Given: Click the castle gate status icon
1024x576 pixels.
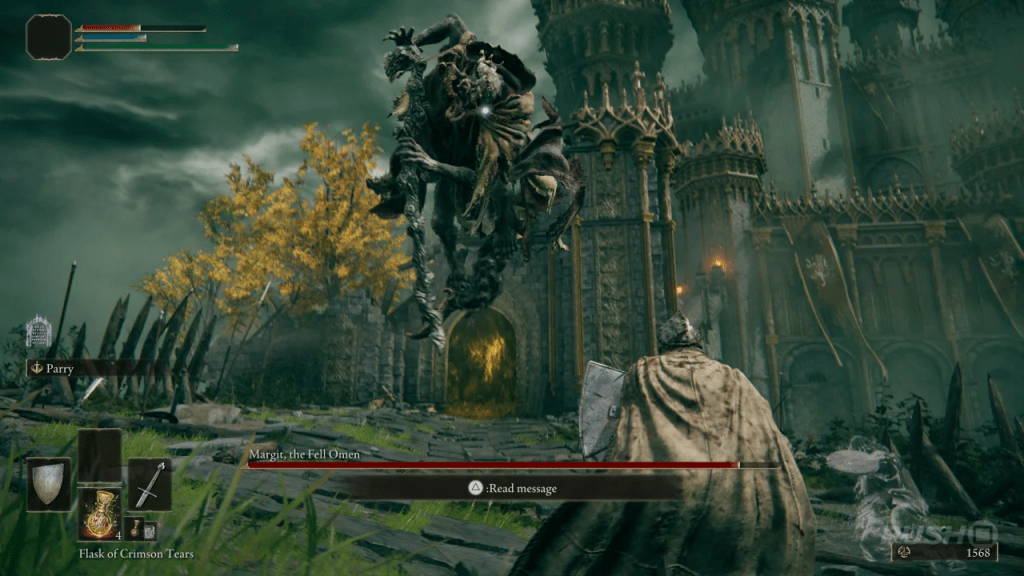Looking at the screenshot, I should 38,331.
